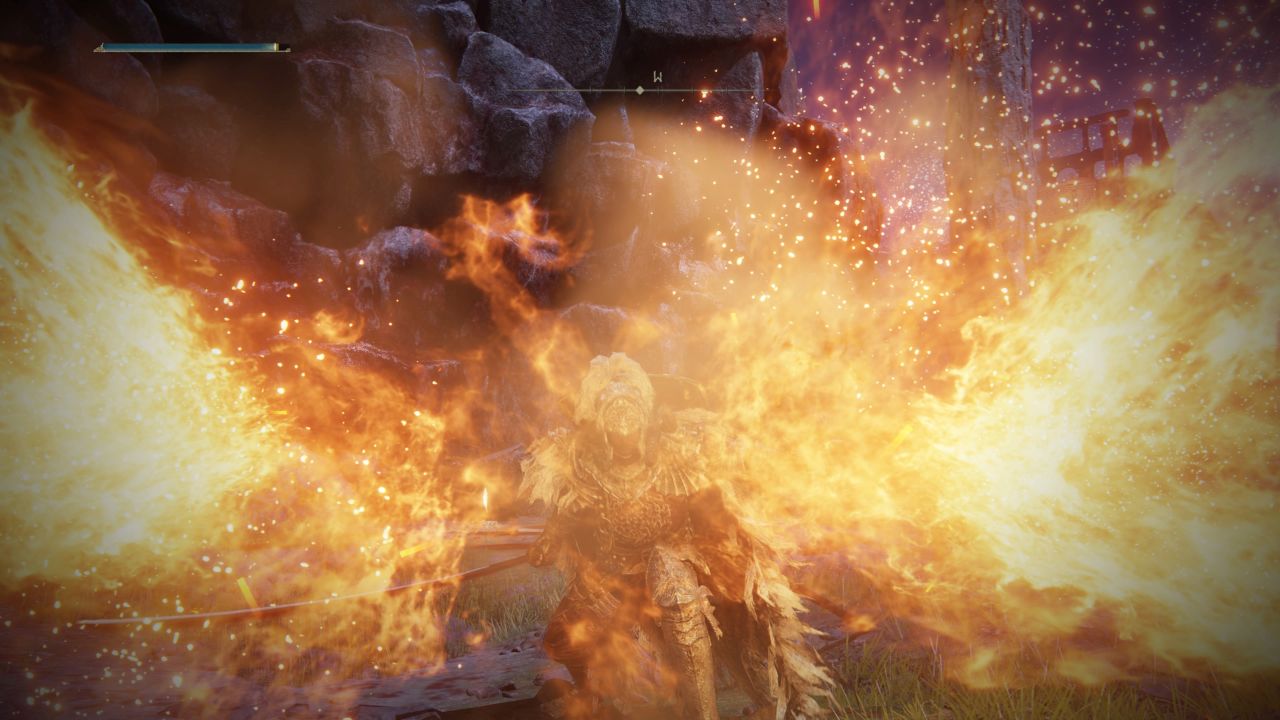Image resolution: width=1280 pixels, height=720 pixels.
Task: Select the W direction indicator on the compass
Action: (658, 76)
